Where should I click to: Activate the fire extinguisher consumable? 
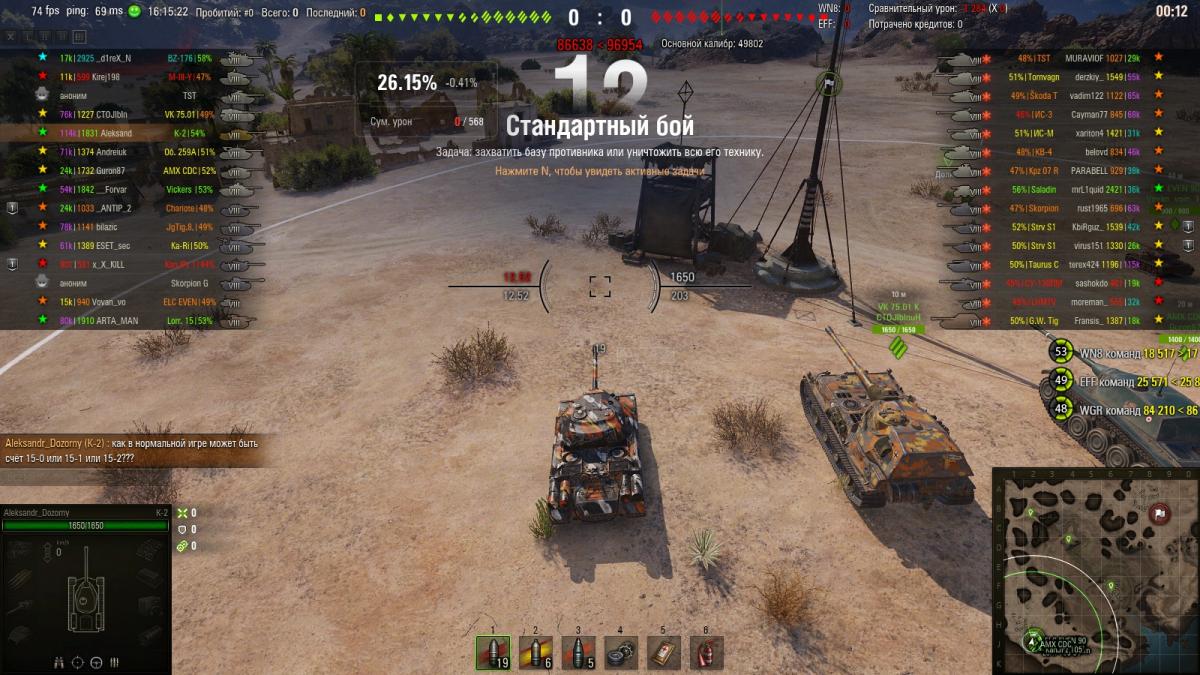click(706, 653)
